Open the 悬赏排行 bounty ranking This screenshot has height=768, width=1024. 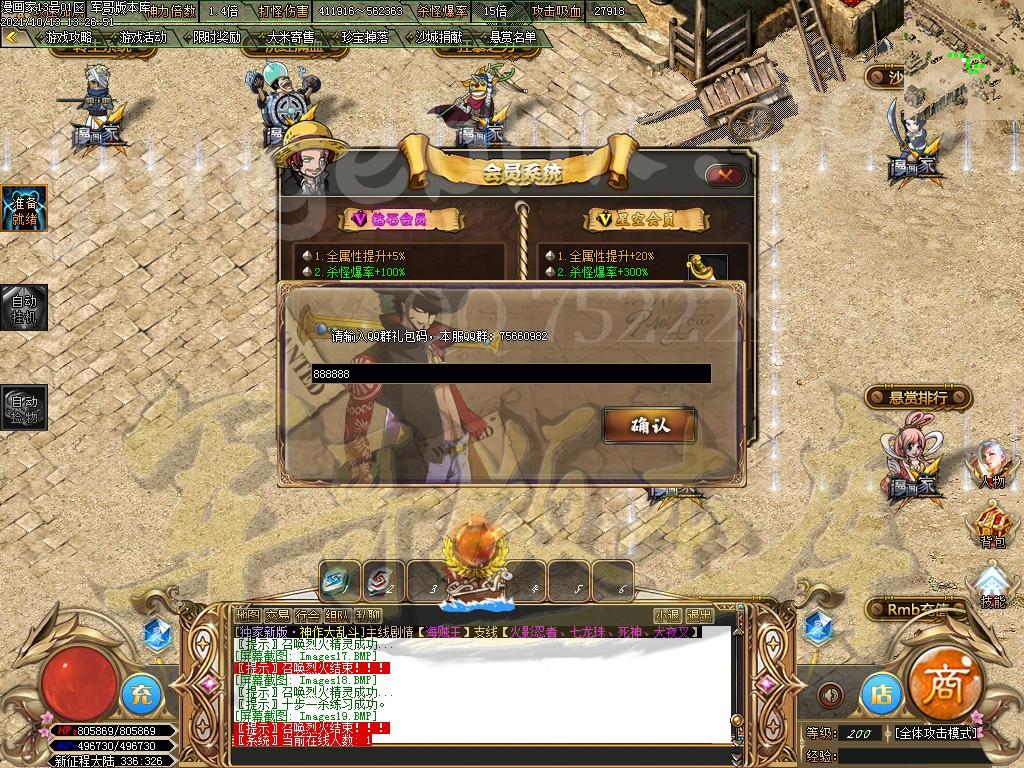pyautogui.click(x=919, y=398)
